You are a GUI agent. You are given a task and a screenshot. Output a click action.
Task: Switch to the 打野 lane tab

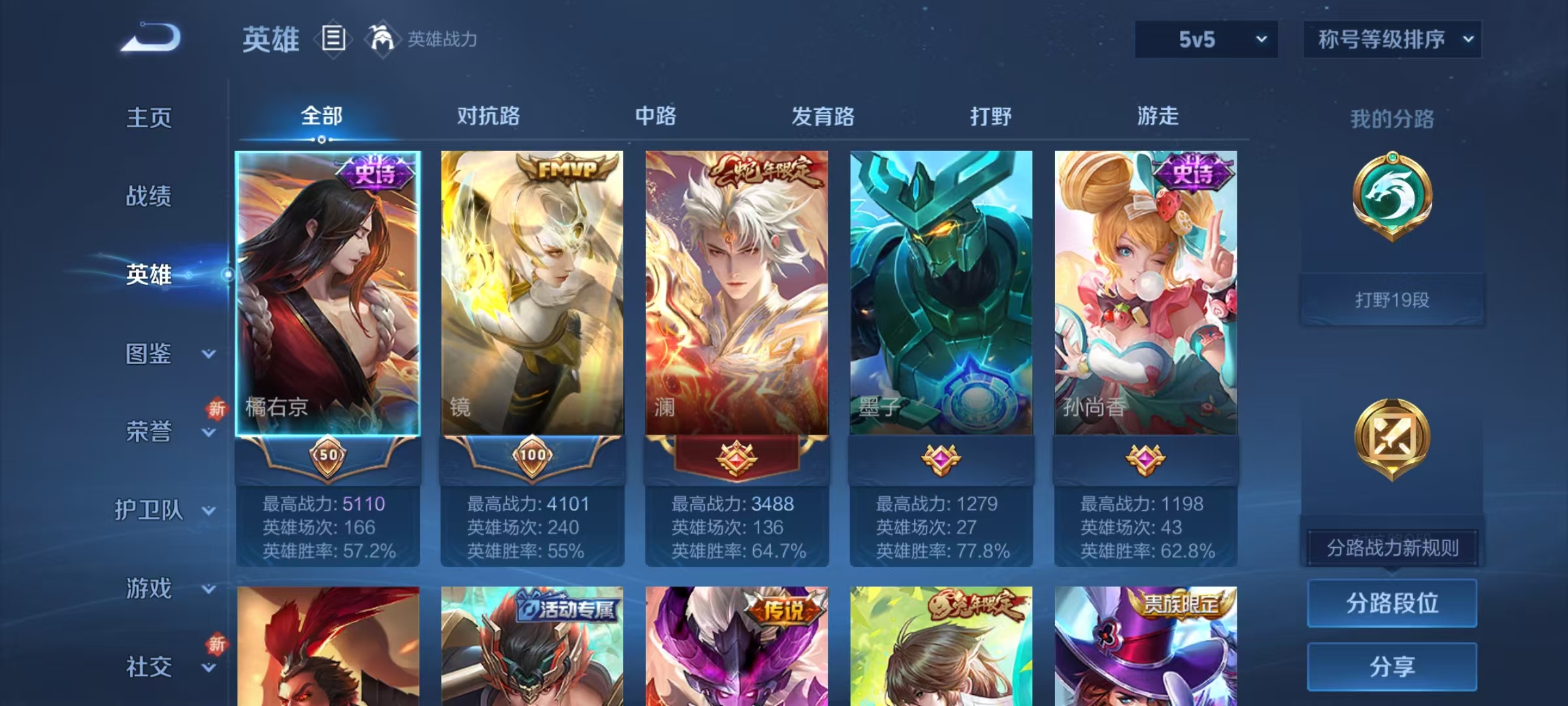pyautogui.click(x=988, y=116)
